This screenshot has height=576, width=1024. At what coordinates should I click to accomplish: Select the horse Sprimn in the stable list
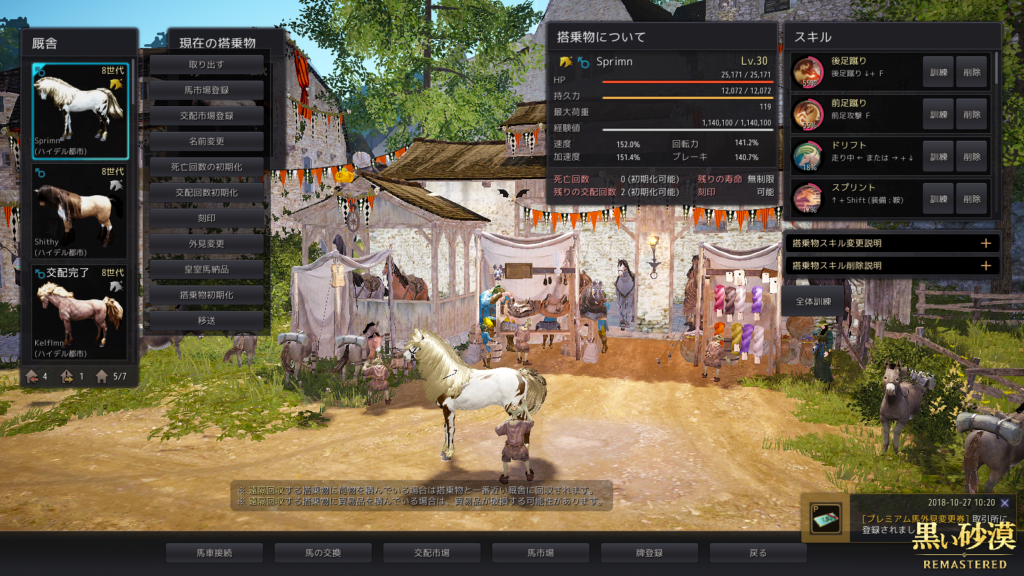[79, 110]
